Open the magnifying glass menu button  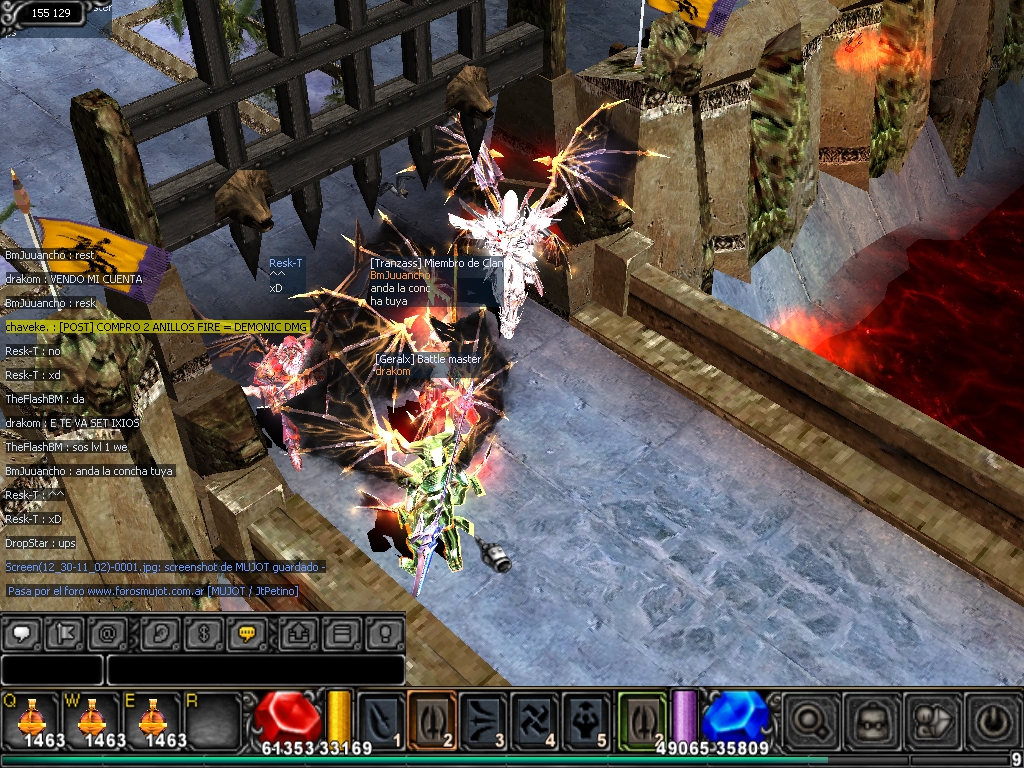pos(809,720)
